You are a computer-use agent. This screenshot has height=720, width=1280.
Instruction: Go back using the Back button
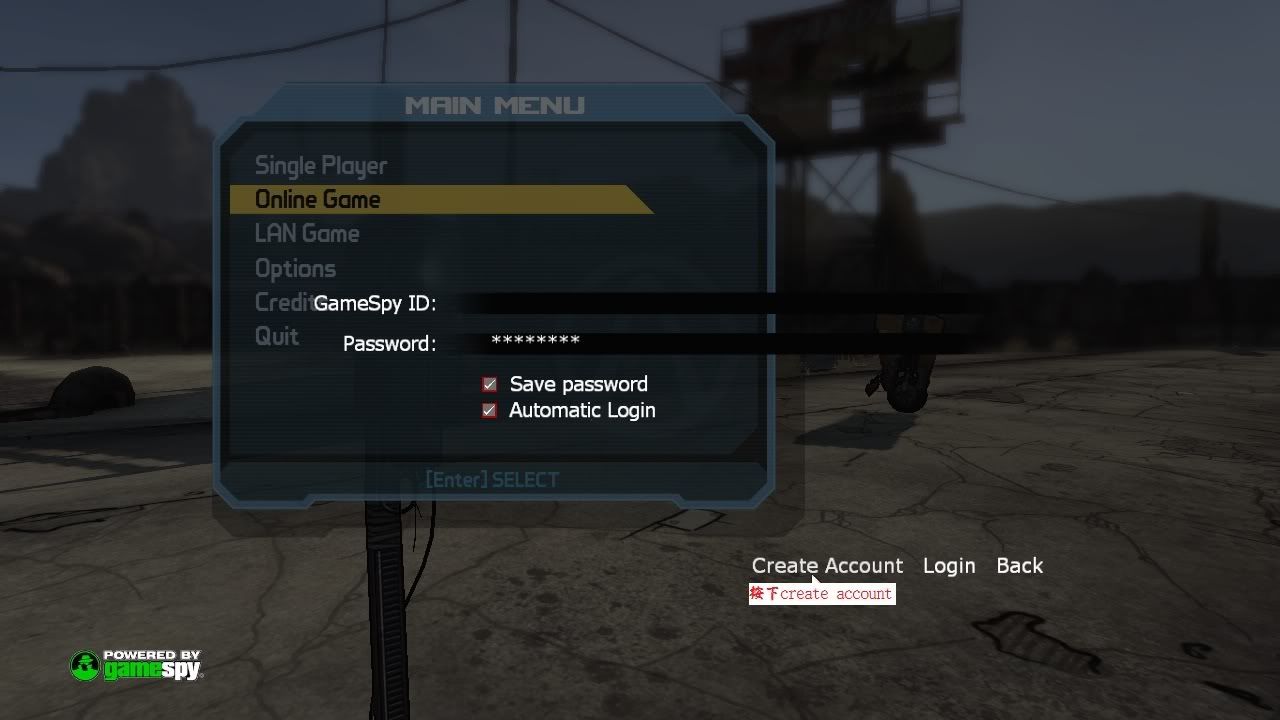(1019, 566)
